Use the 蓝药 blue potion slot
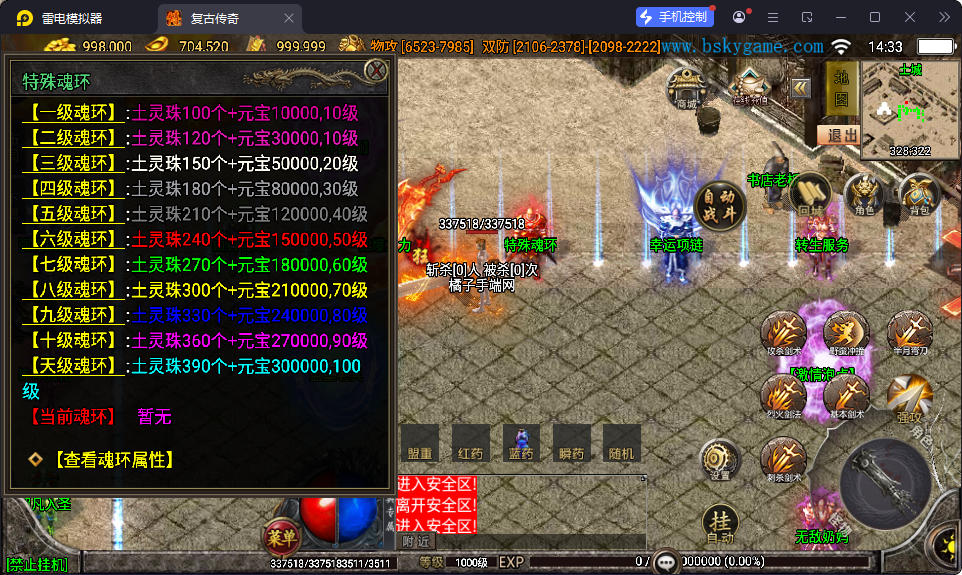 520,441
